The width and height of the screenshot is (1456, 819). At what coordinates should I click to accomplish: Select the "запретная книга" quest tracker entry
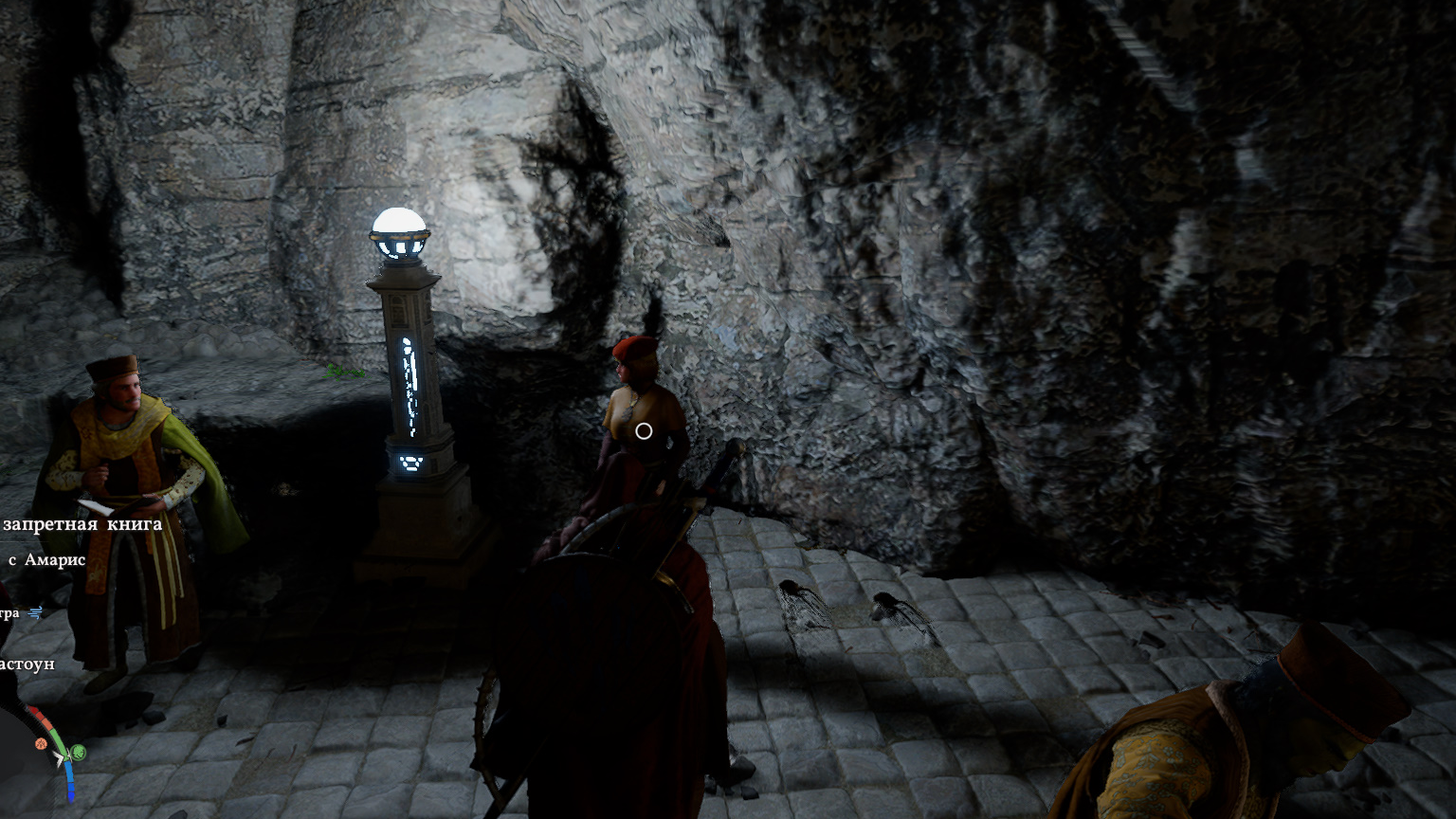click(x=82, y=524)
